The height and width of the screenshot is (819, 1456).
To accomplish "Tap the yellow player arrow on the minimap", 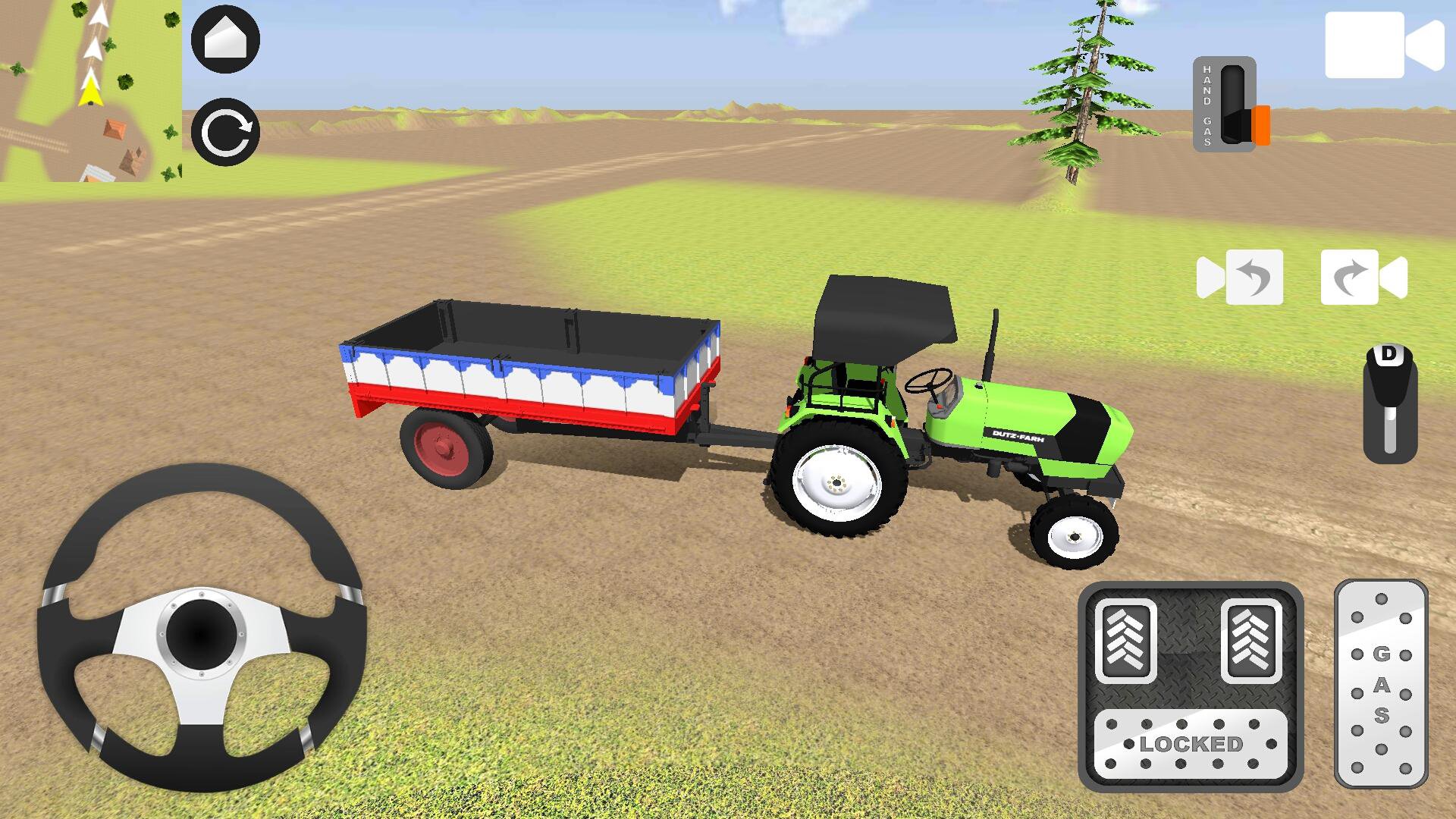I will click(91, 93).
